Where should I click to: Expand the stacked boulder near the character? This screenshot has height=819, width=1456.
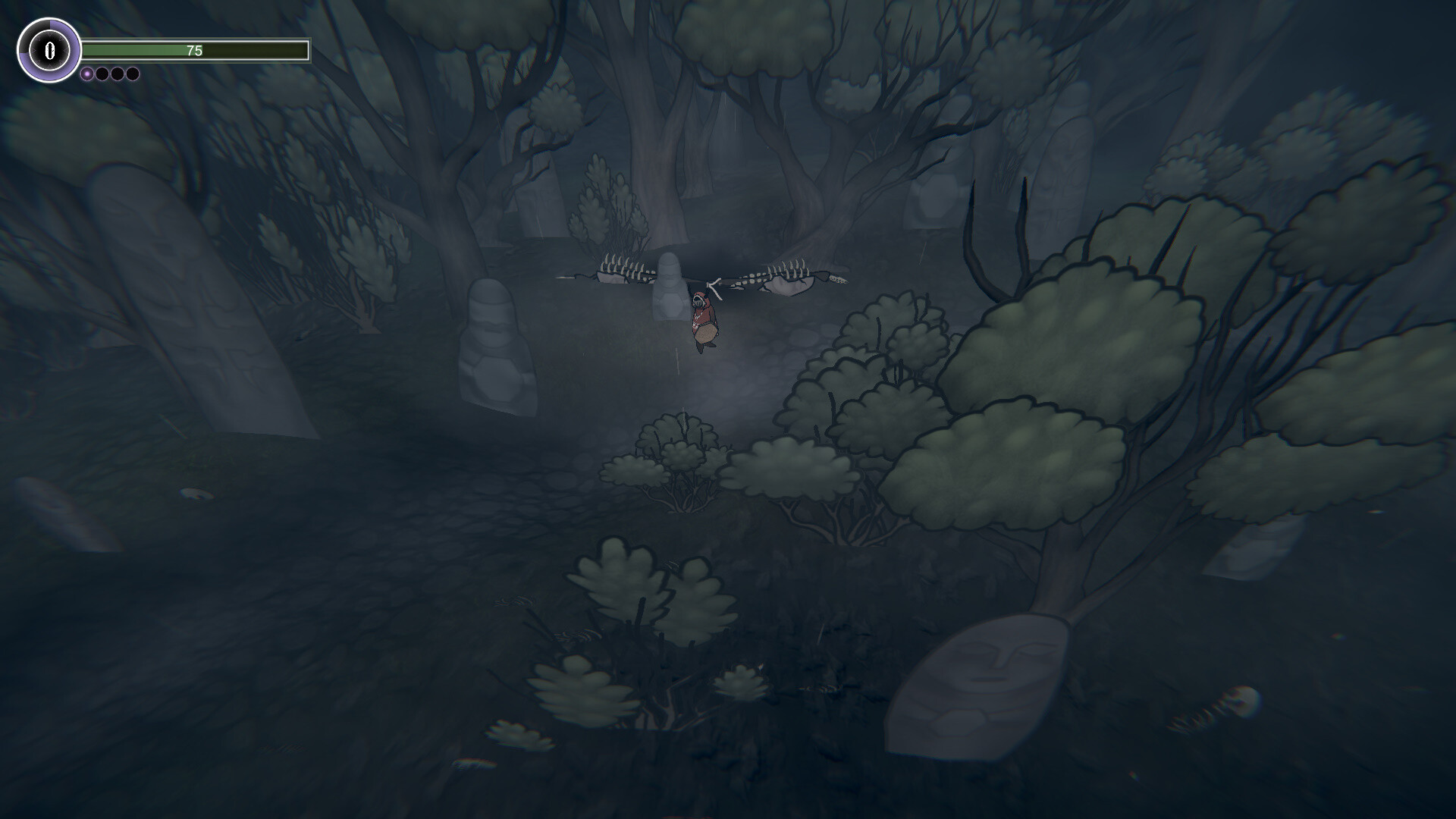tap(670, 303)
